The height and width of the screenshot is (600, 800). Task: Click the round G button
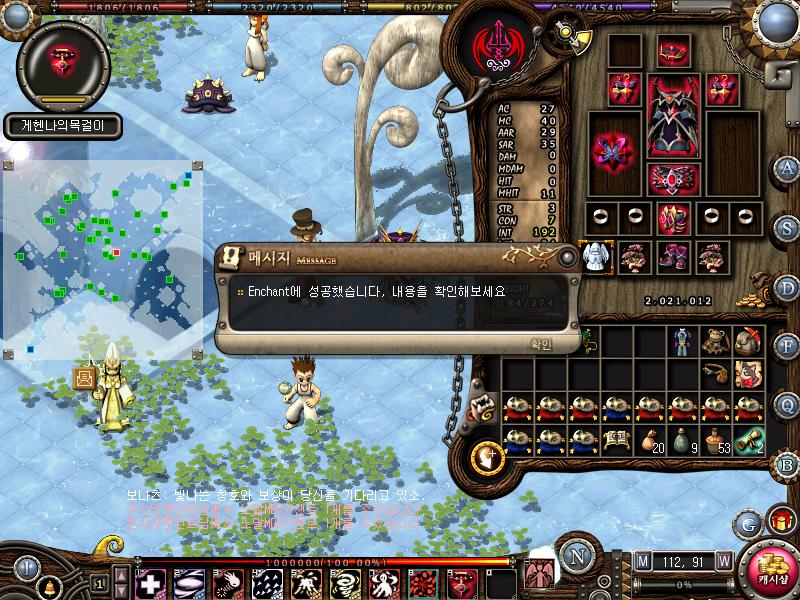[746, 522]
